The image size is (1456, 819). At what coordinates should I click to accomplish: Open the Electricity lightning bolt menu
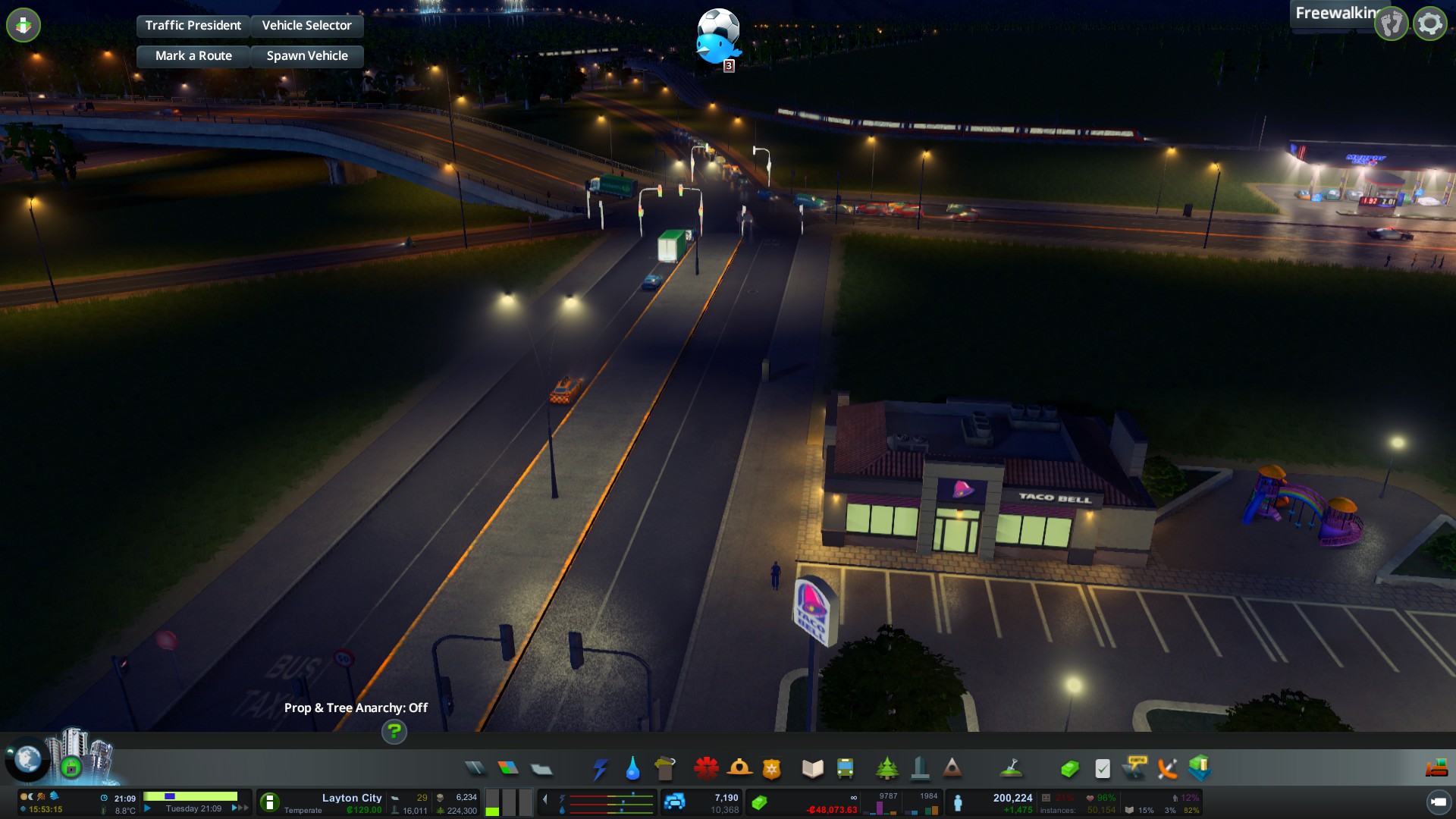[600, 769]
